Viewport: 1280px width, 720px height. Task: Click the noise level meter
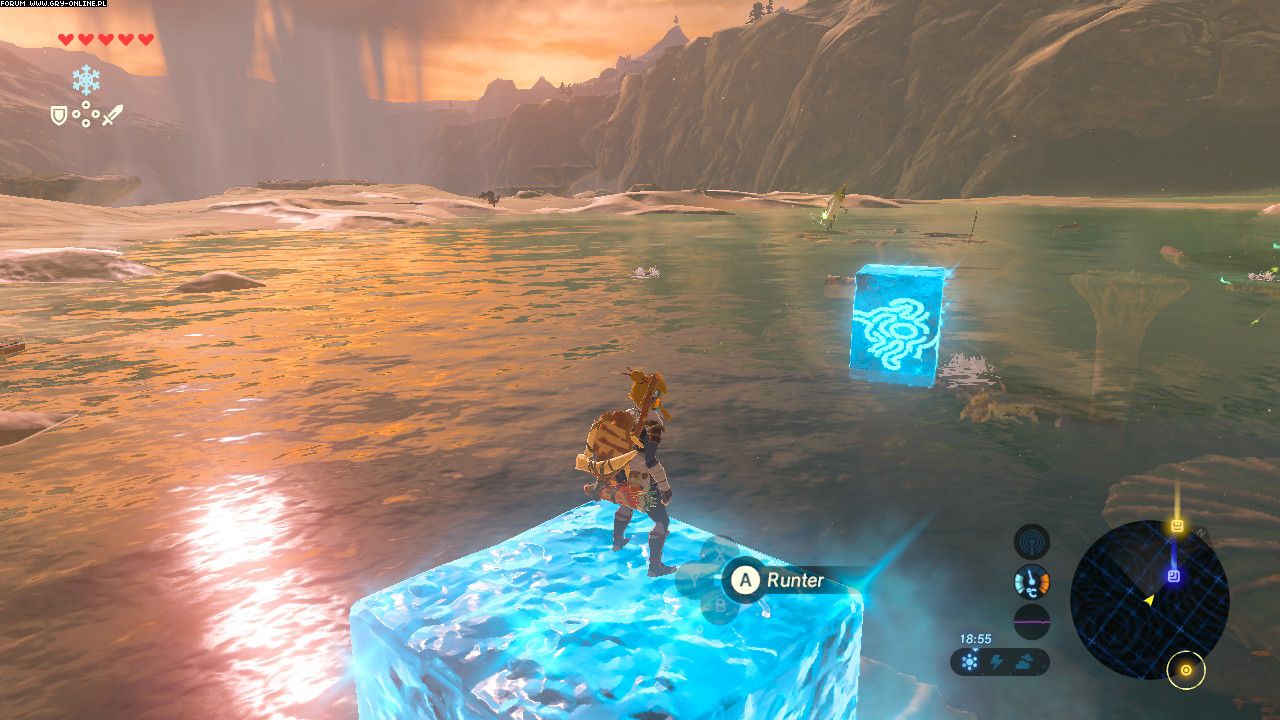pos(1031,621)
